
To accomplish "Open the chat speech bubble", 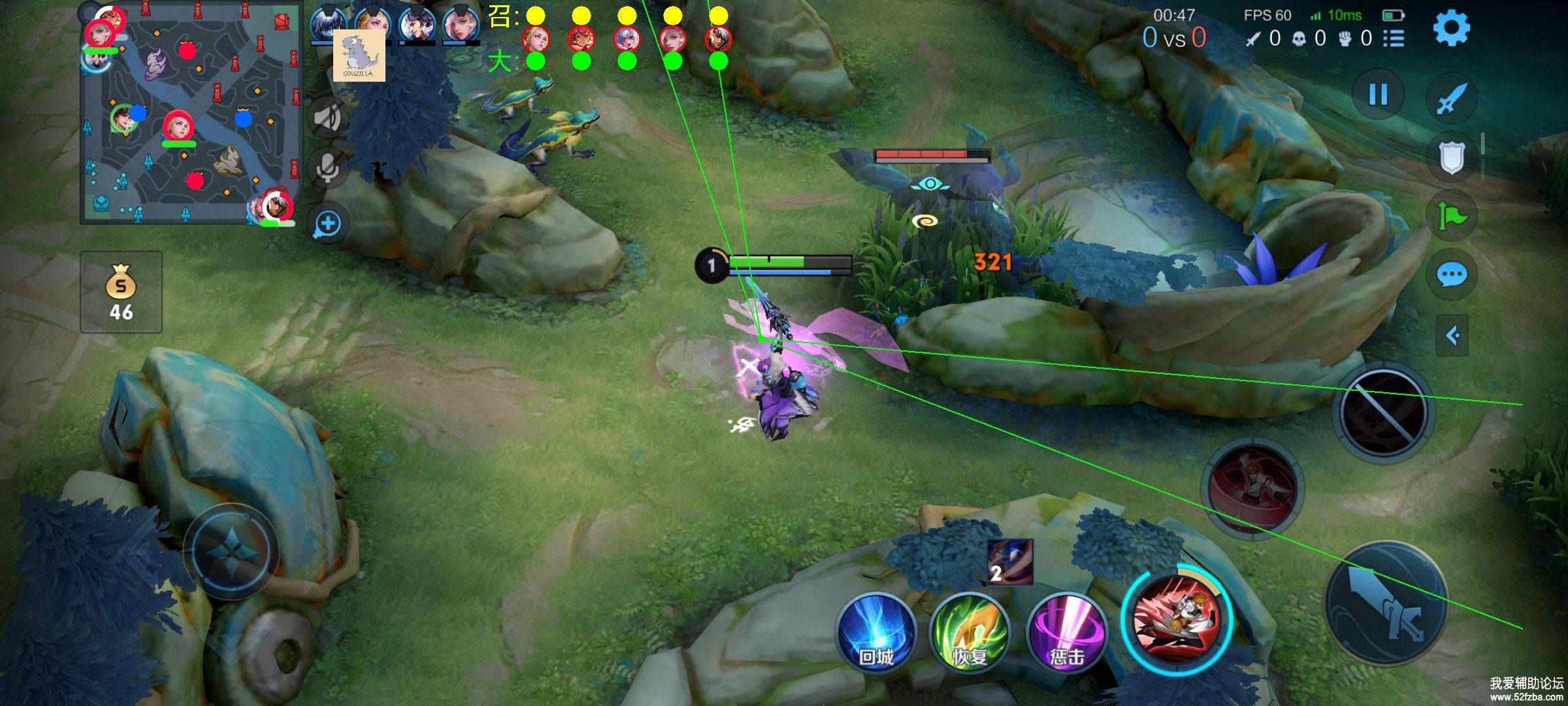I will (x=1451, y=275).
